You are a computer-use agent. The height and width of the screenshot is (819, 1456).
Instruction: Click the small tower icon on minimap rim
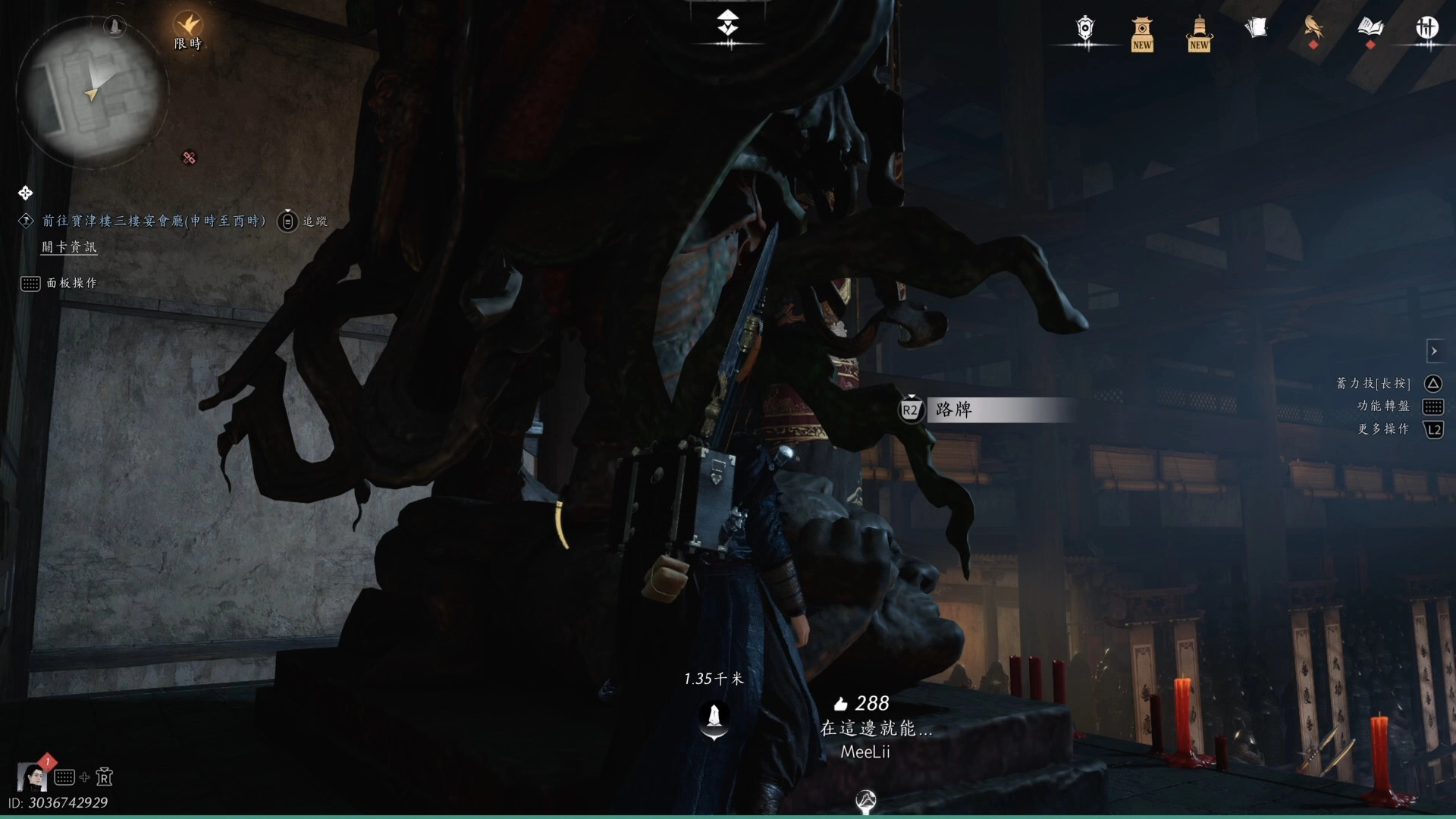(x=115, y=27)
